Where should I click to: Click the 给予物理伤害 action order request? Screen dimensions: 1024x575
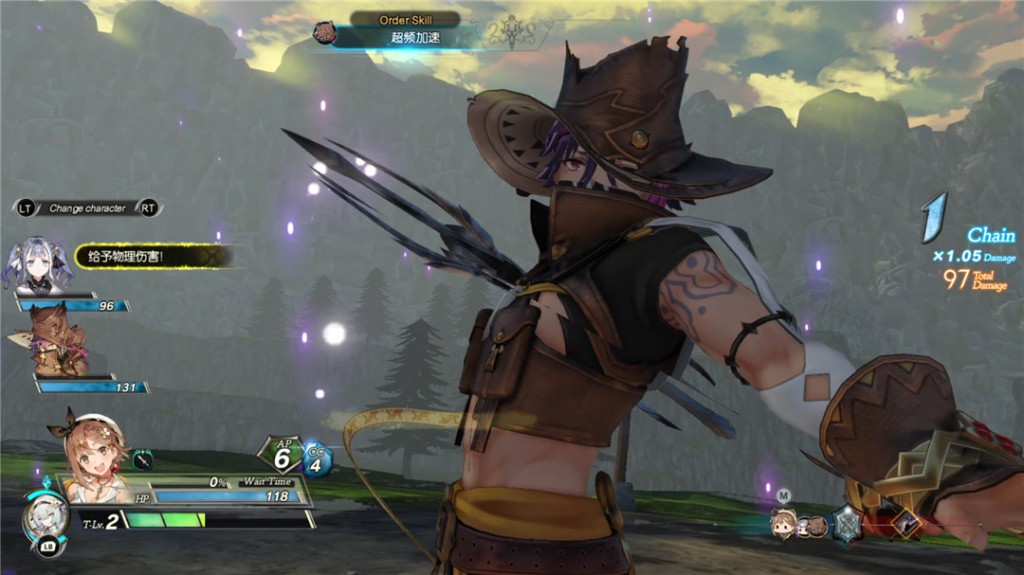click(150, 256)
